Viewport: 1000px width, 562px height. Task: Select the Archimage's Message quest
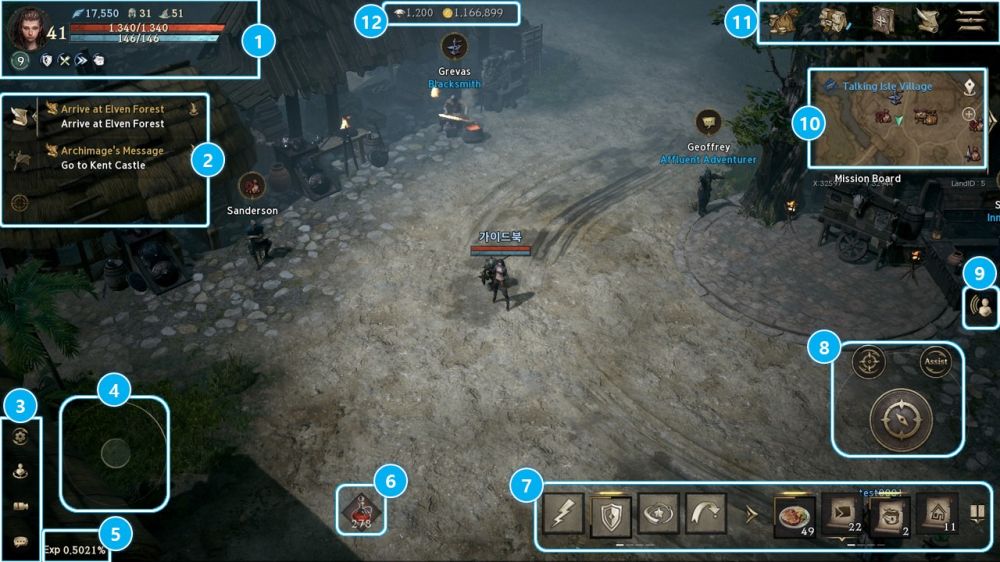click(x=112, y=158)
